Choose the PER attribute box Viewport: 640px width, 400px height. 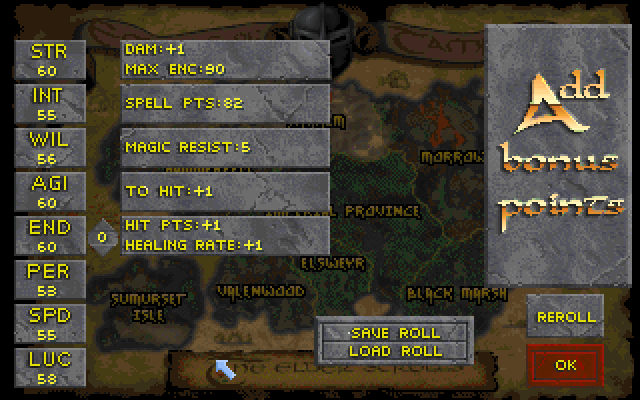pyautogui.click(x=49, y=280)
